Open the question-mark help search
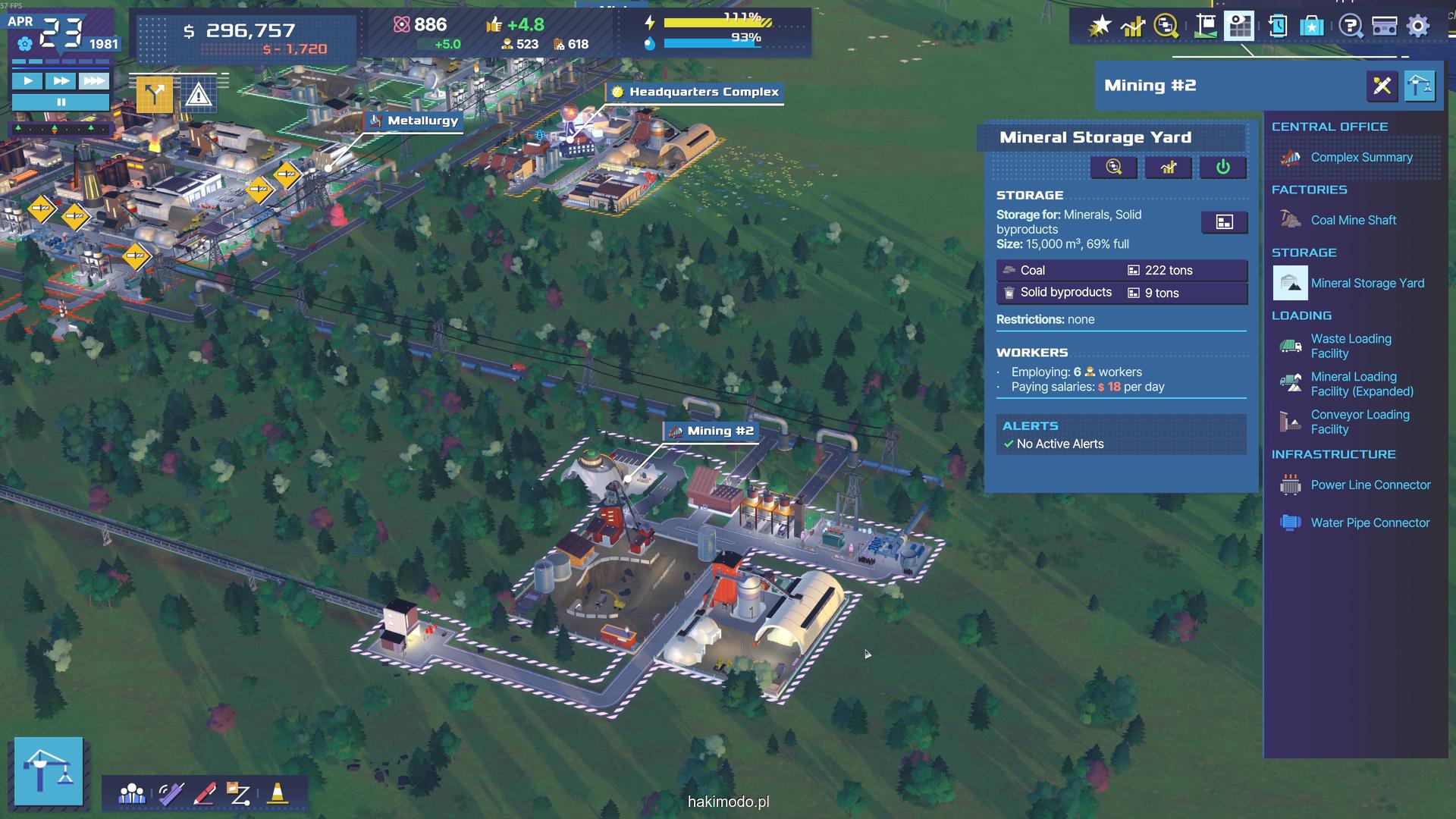 click(x=1350, y=27)
